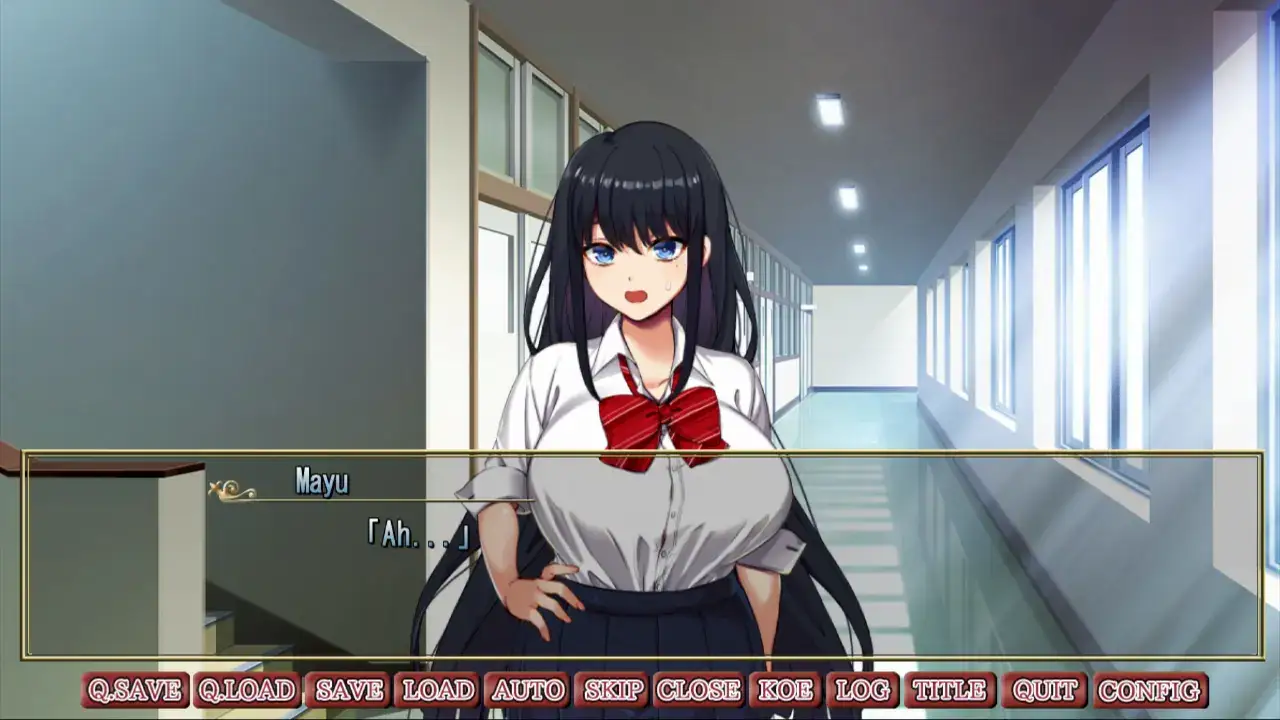Open the CONFIG settings
Screen dimensions: 1280x720
[x=1150, y=690]
